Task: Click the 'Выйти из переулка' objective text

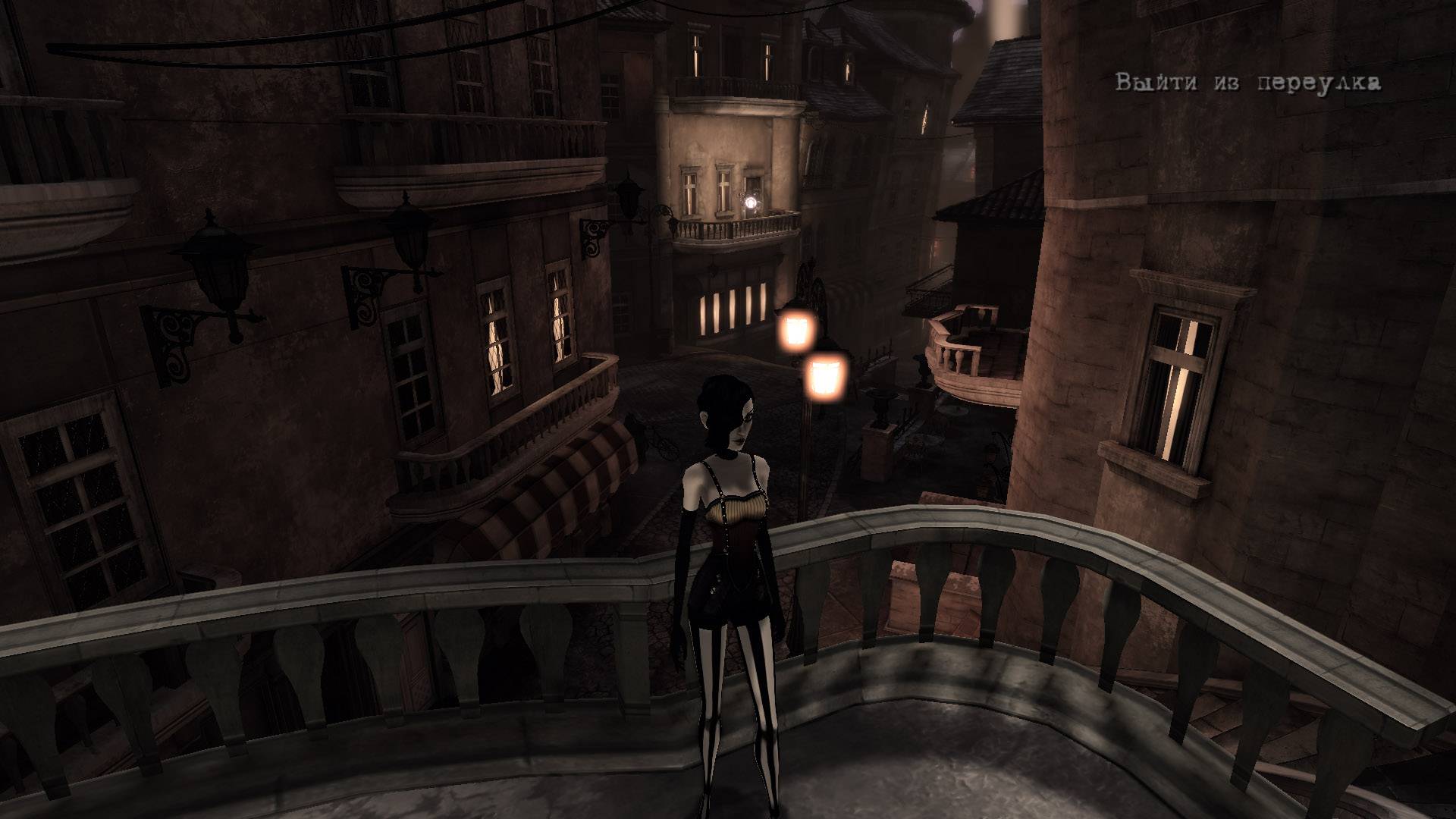Action: coord(1247,83)
